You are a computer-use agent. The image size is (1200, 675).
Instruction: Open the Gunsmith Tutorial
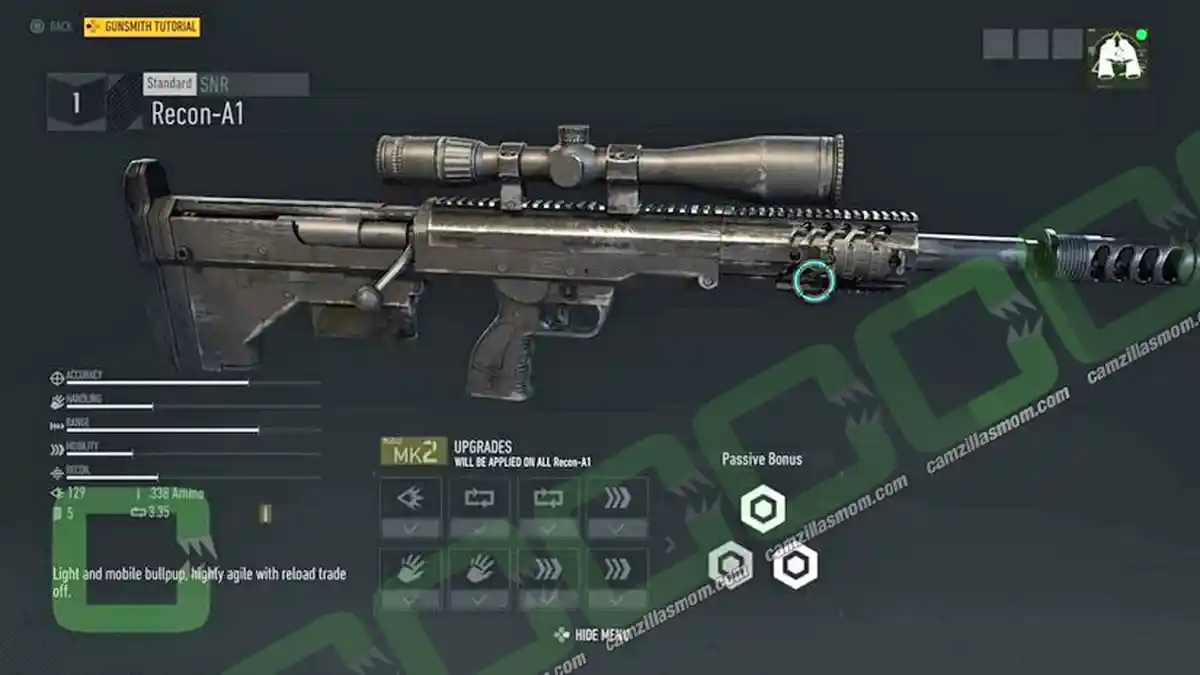click(142, 27)
